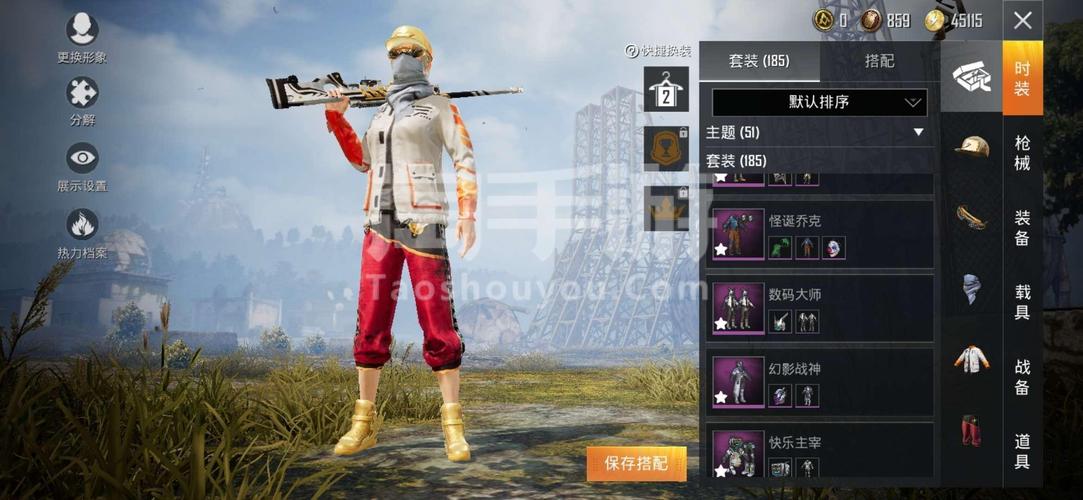Select the white jacket clothing slot
This screenshot has width=1083, height=500.
pyautogui.click(x=971, y=358)
